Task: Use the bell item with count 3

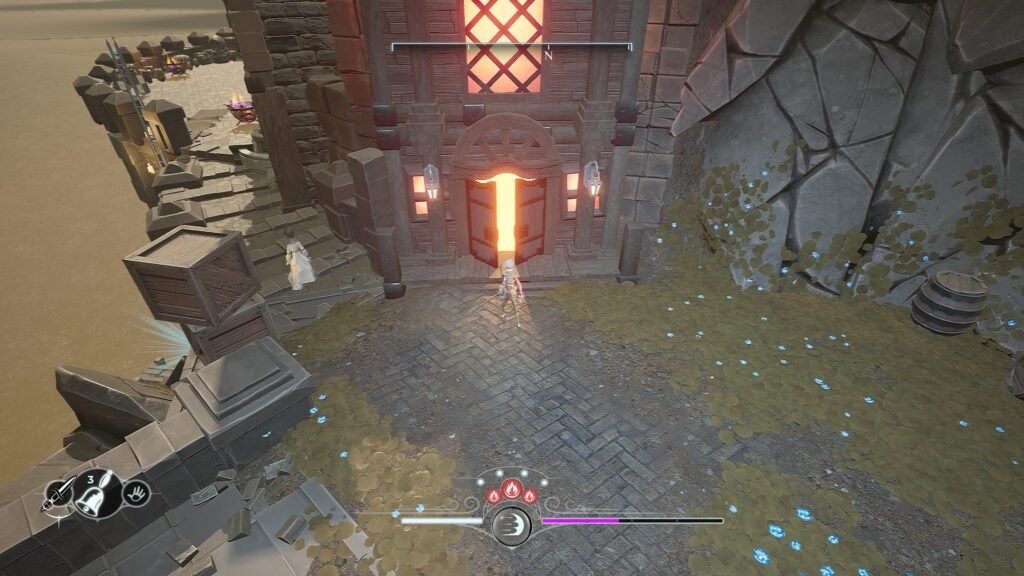Action: point(93,491)
